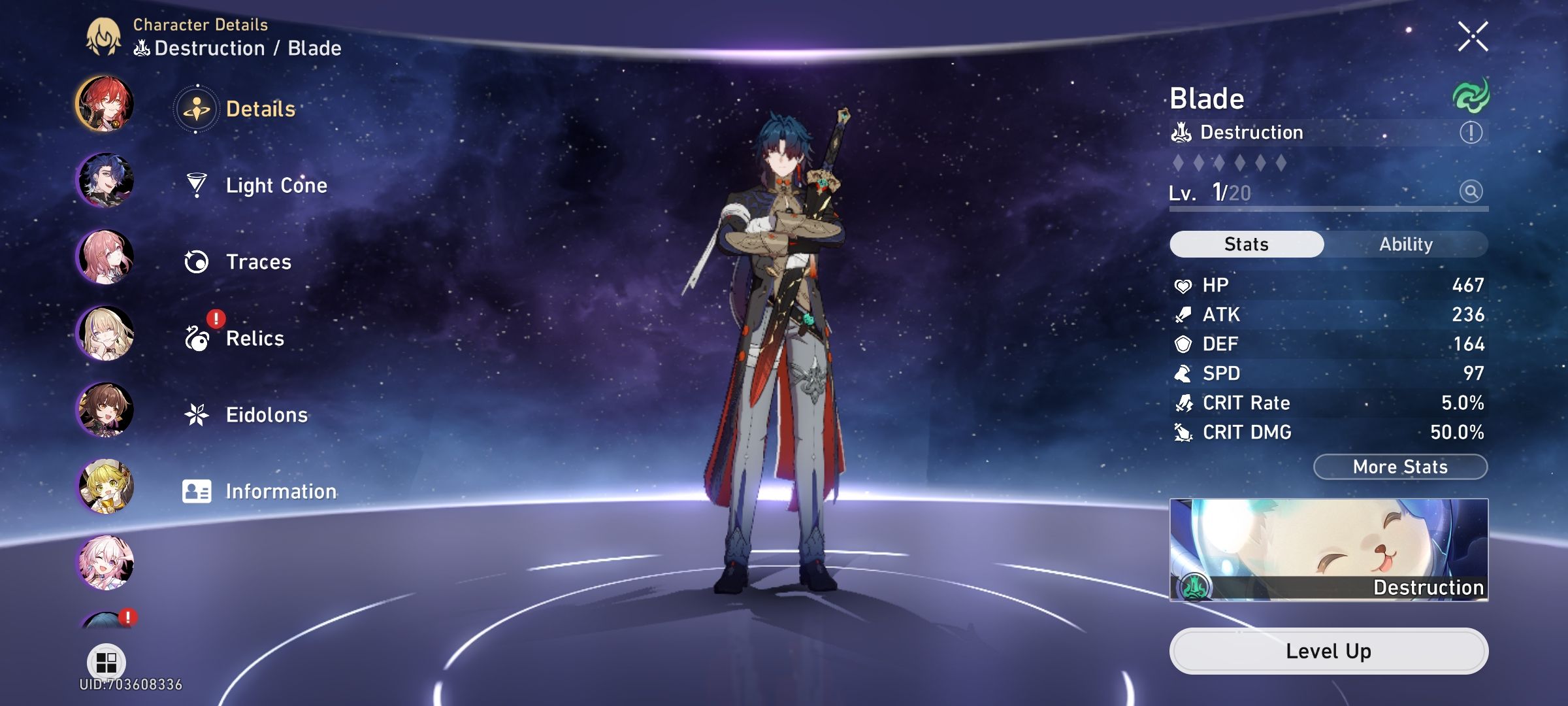Open the Eidolons icon
Image resolution: width=1568 pixels, height=706 pixels.
click(x=195, y=414)
